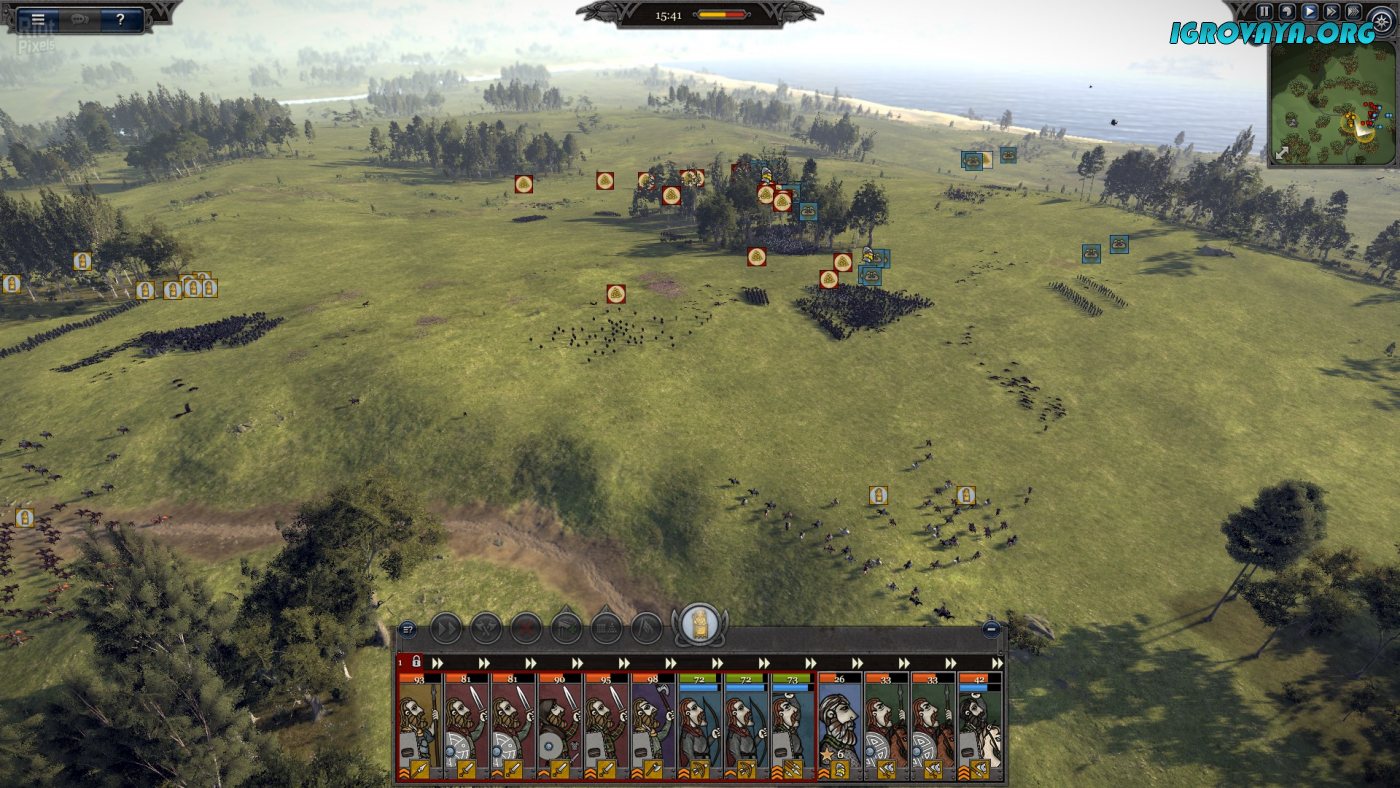
Task: Open the main game menu
Action: pyautogui.click(x=37, y=19)
